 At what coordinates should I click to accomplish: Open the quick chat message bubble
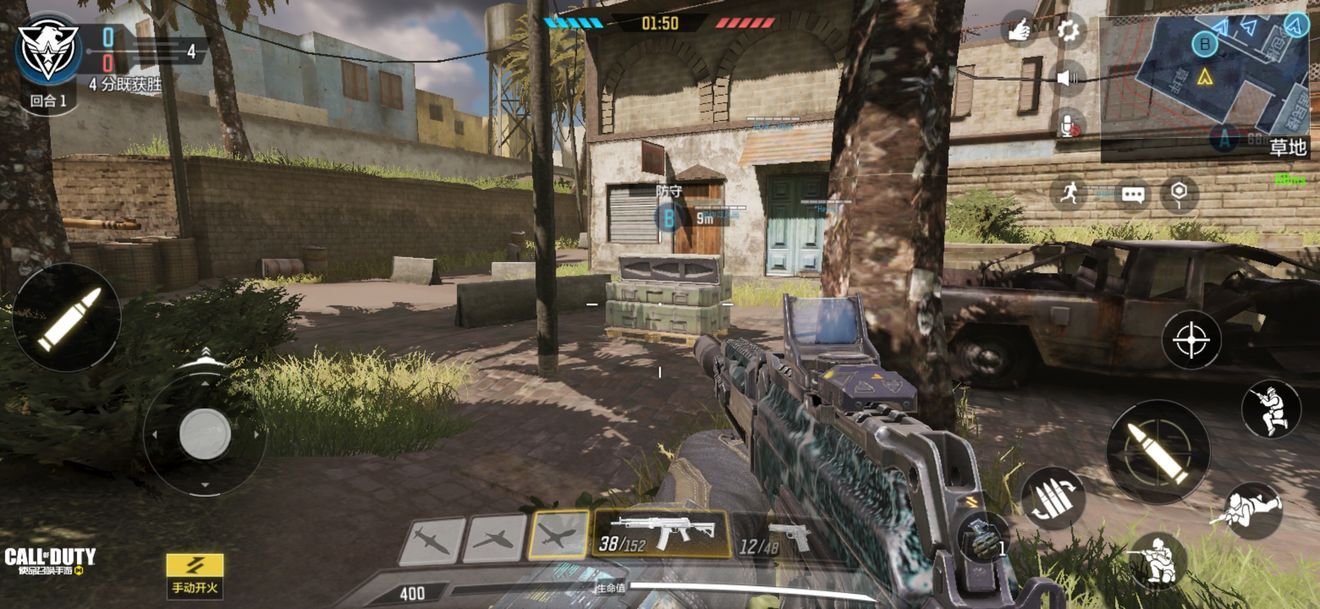tap(1132, 194)
